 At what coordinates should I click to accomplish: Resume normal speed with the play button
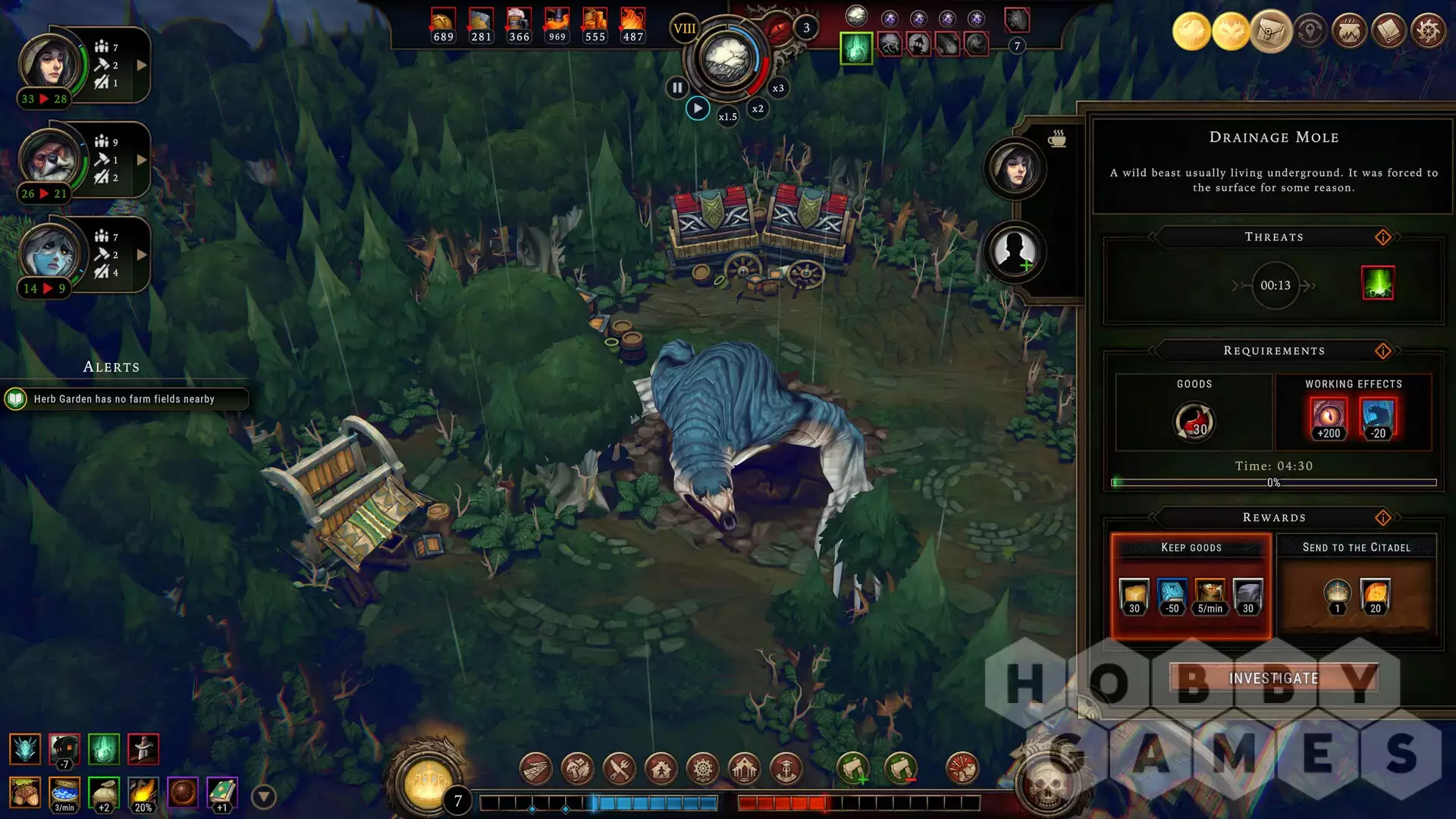point(698,108)
